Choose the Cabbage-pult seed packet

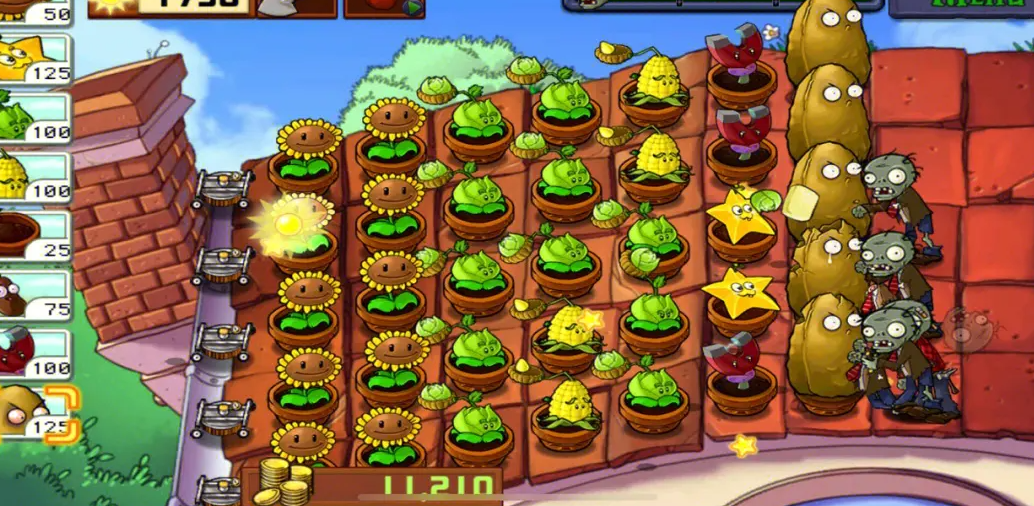pos(34,118)
